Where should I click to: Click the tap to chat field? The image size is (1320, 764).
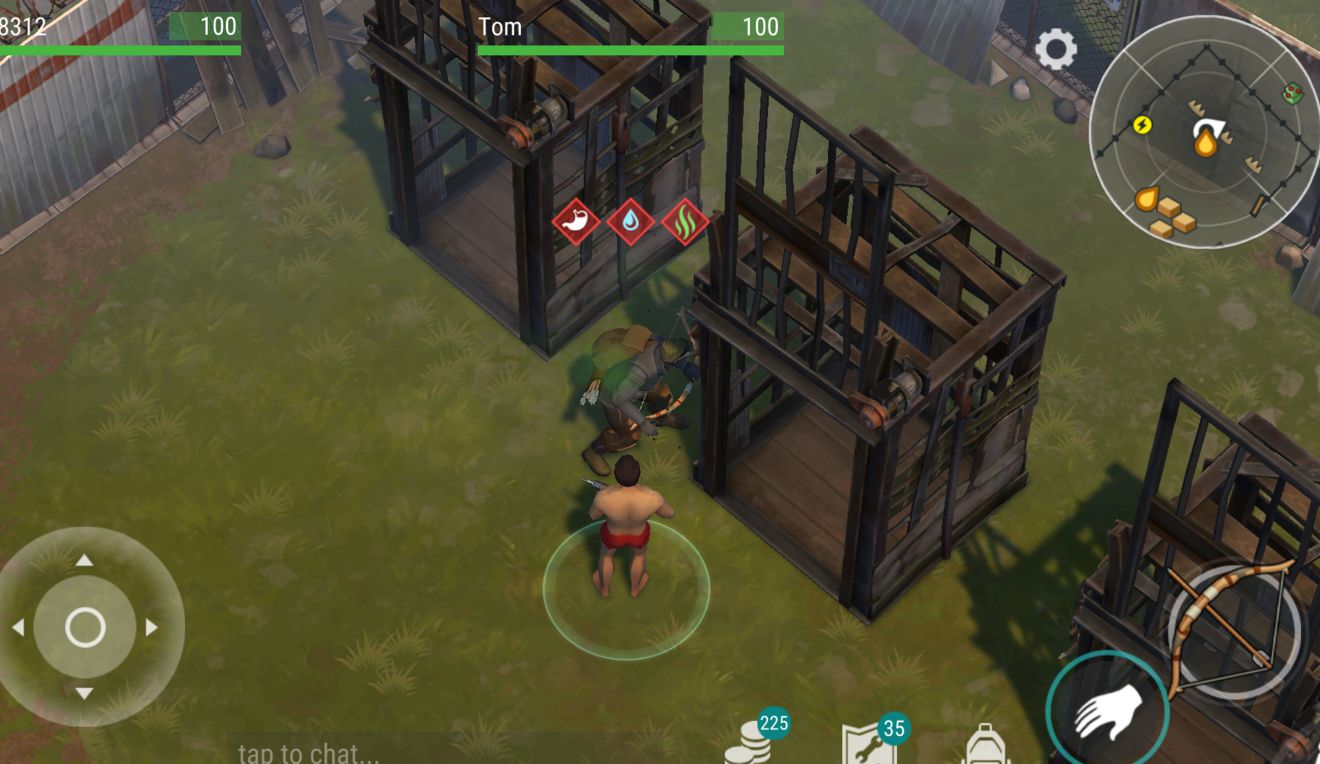pos(310,752)
